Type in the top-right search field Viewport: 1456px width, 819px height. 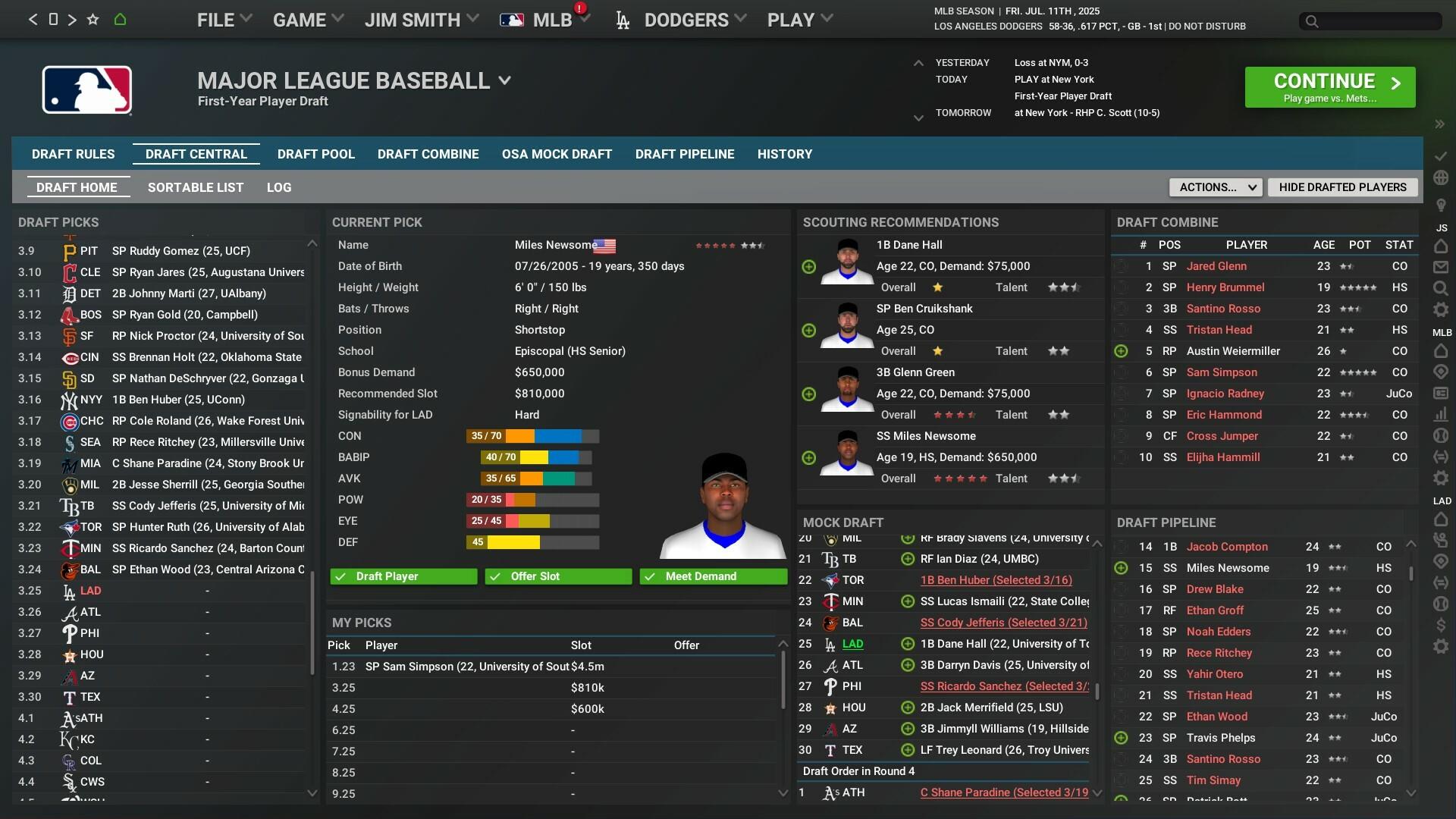pyautogui.click(x=1371, y=21)
